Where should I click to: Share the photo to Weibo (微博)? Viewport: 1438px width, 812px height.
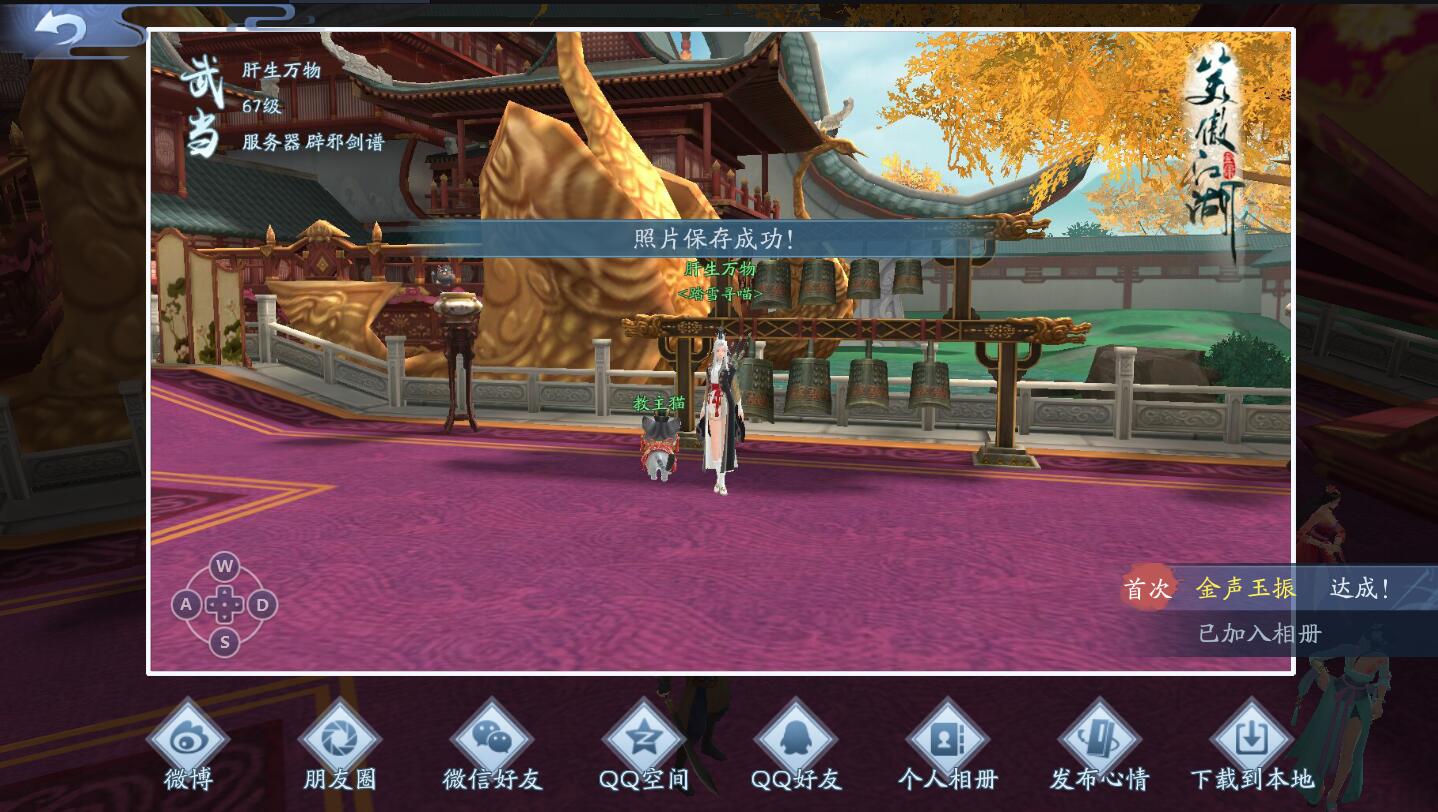coord(188,741)
